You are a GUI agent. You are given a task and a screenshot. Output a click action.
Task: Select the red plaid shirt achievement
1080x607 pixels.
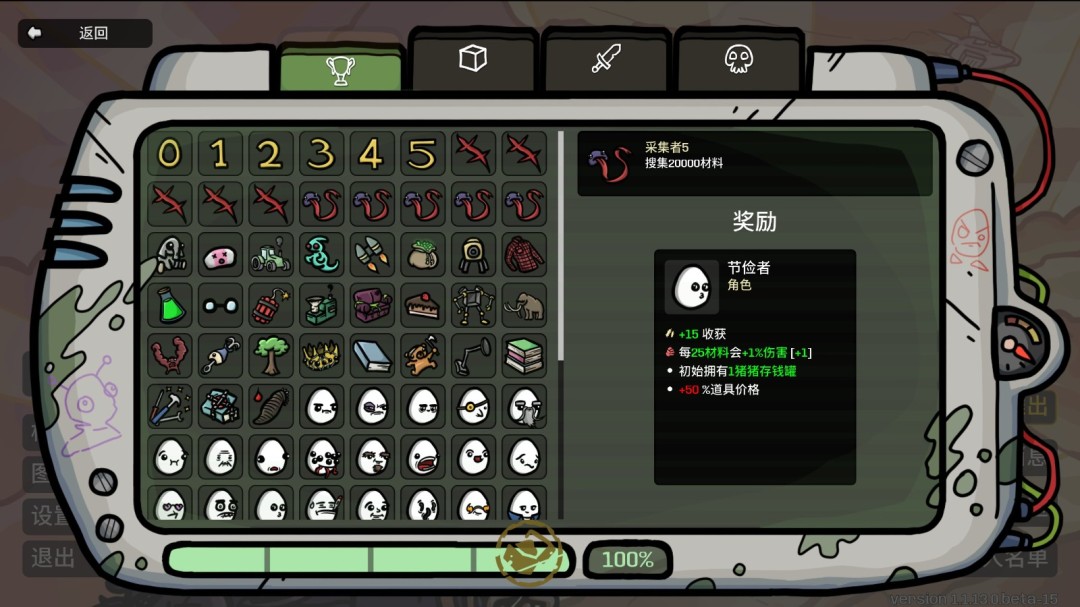pyautogui.click(x=524, y=255)
